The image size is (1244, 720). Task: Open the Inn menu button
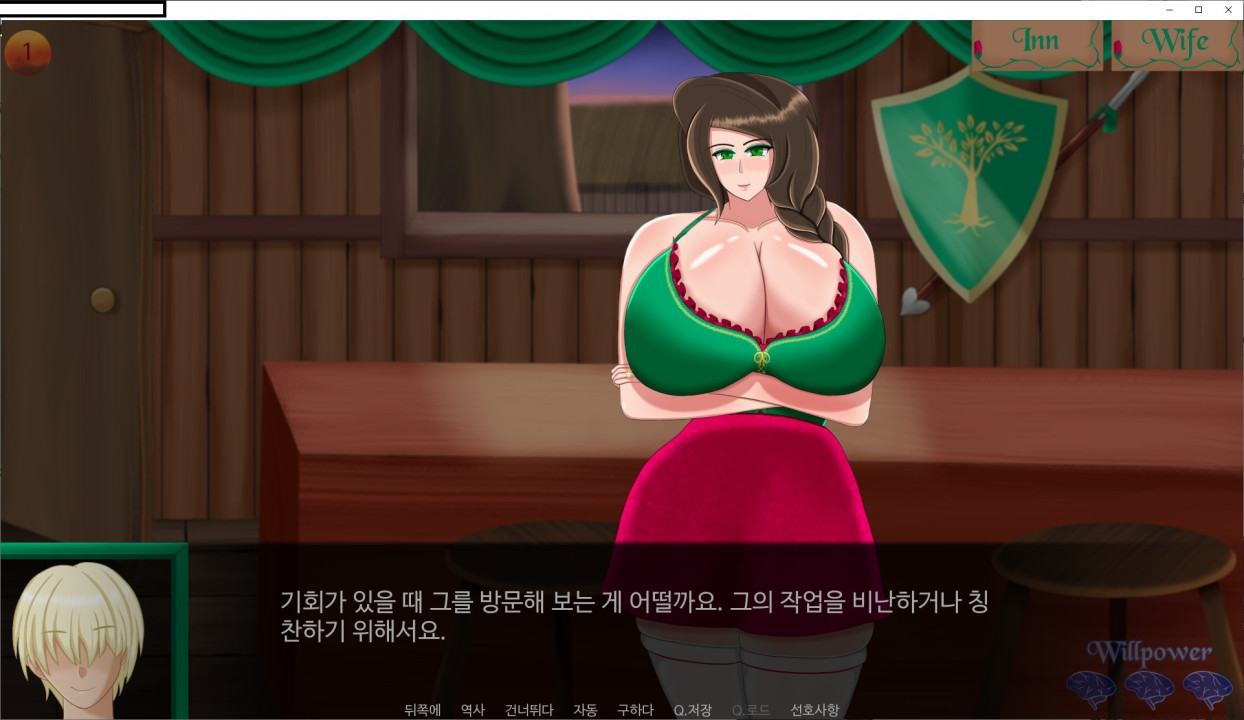pos(1039,44)
